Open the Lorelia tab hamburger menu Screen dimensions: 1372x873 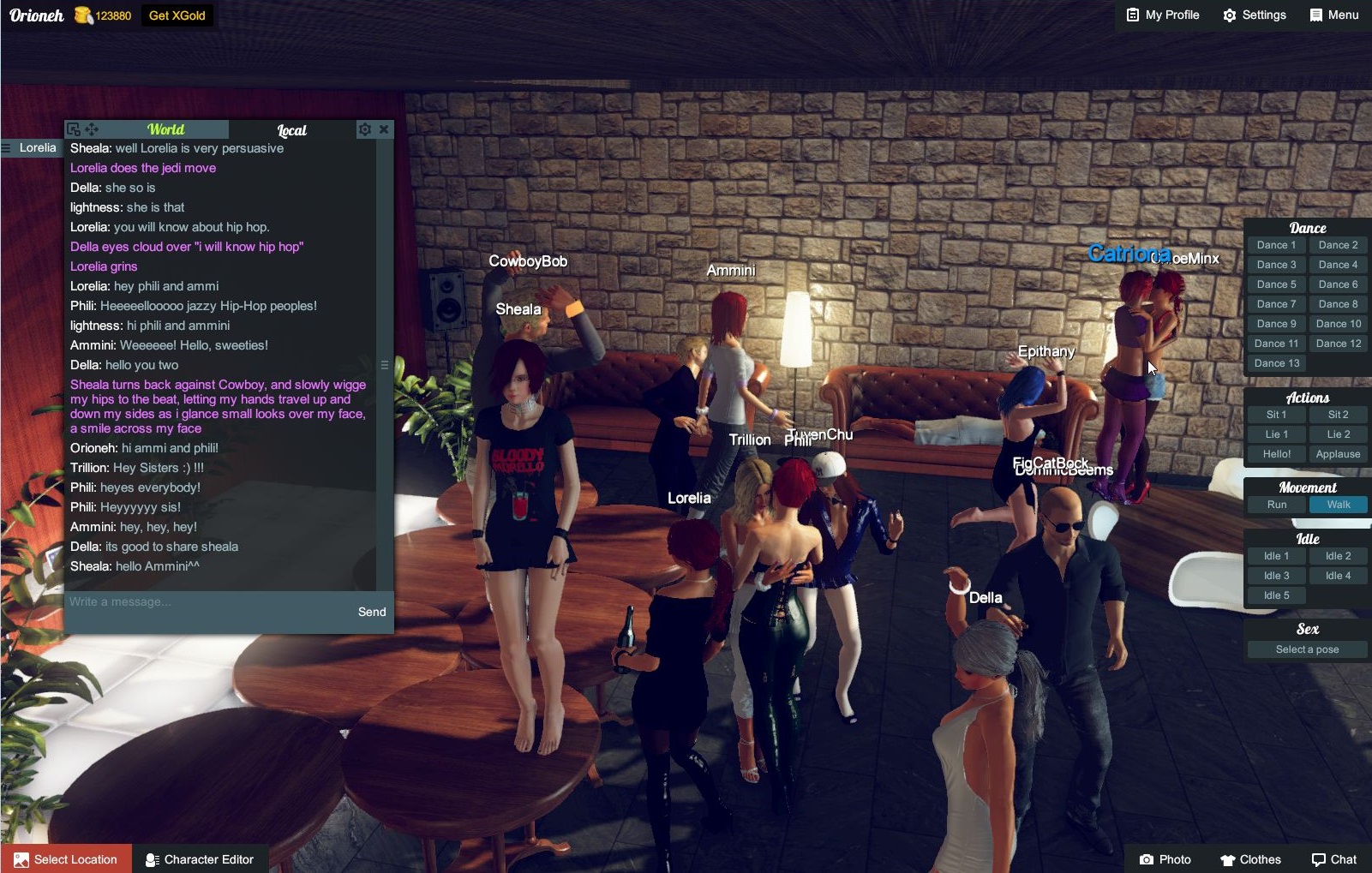pyautogui.click(x=7, y=147)
